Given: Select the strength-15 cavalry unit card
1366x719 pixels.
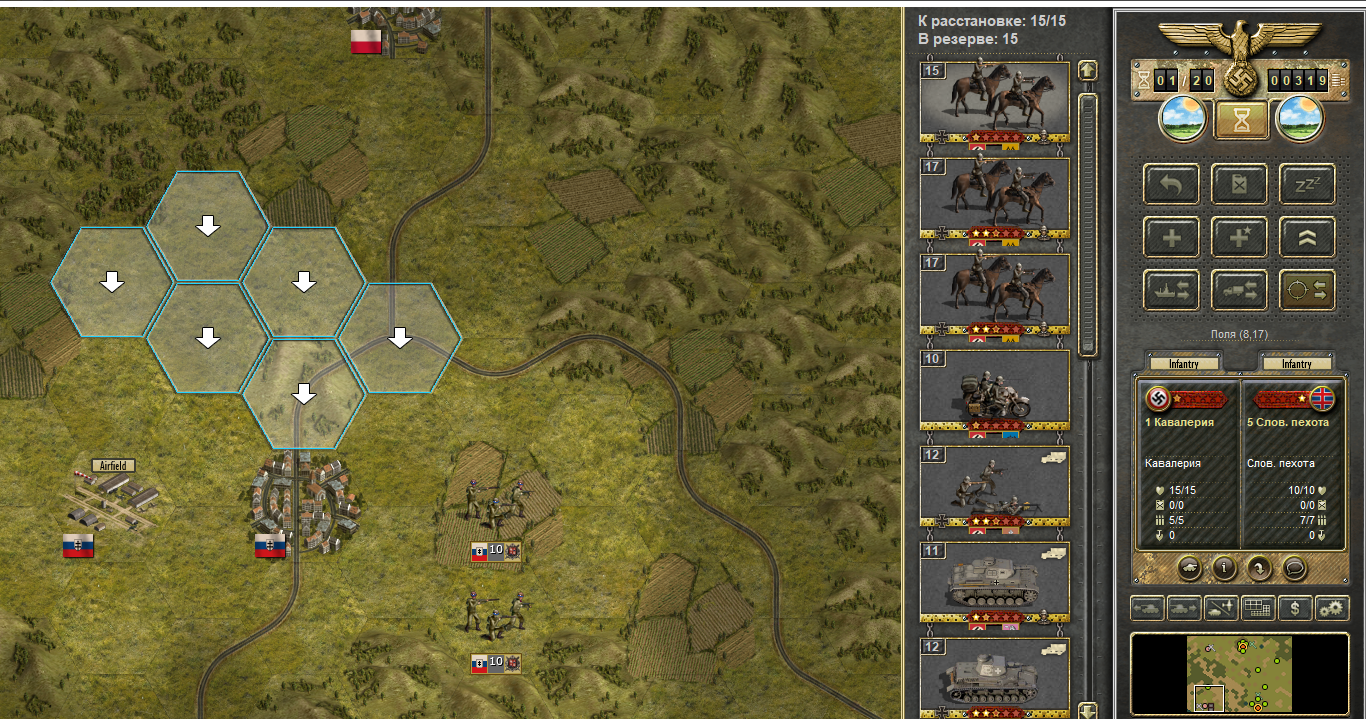Looking at the screenshot, I should [995, 100].
